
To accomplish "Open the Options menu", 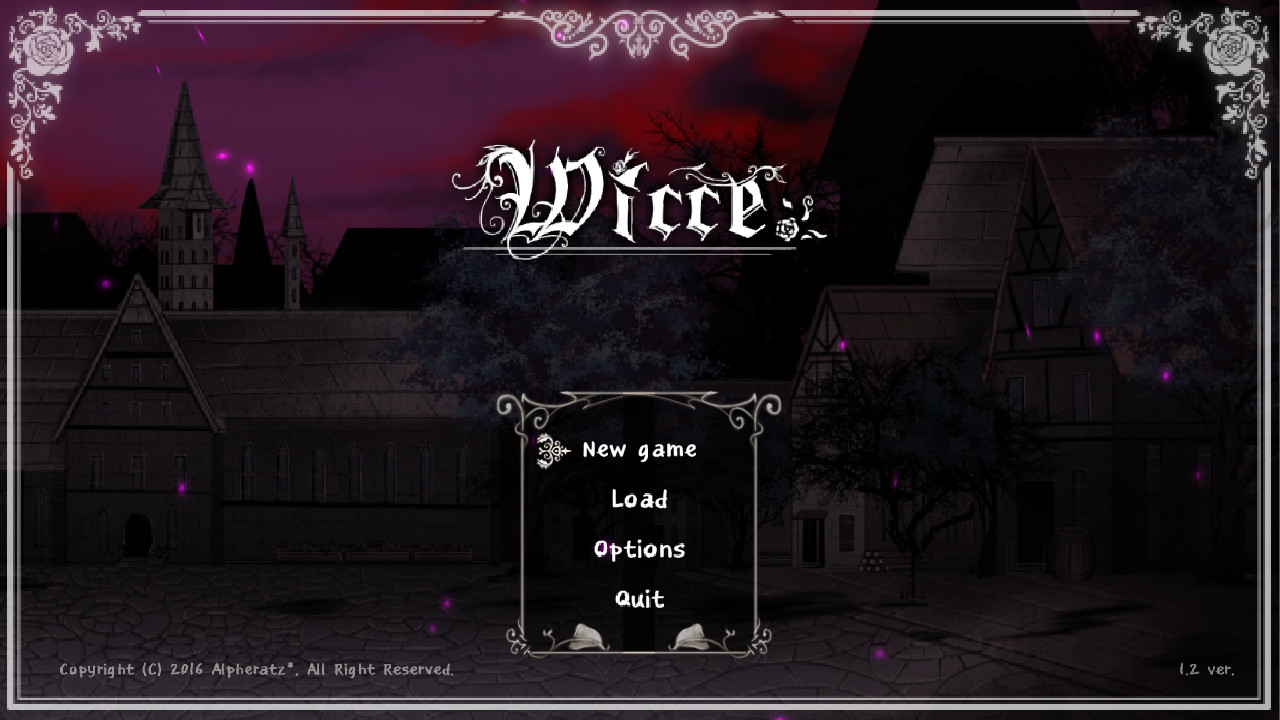I will point(640,548).
